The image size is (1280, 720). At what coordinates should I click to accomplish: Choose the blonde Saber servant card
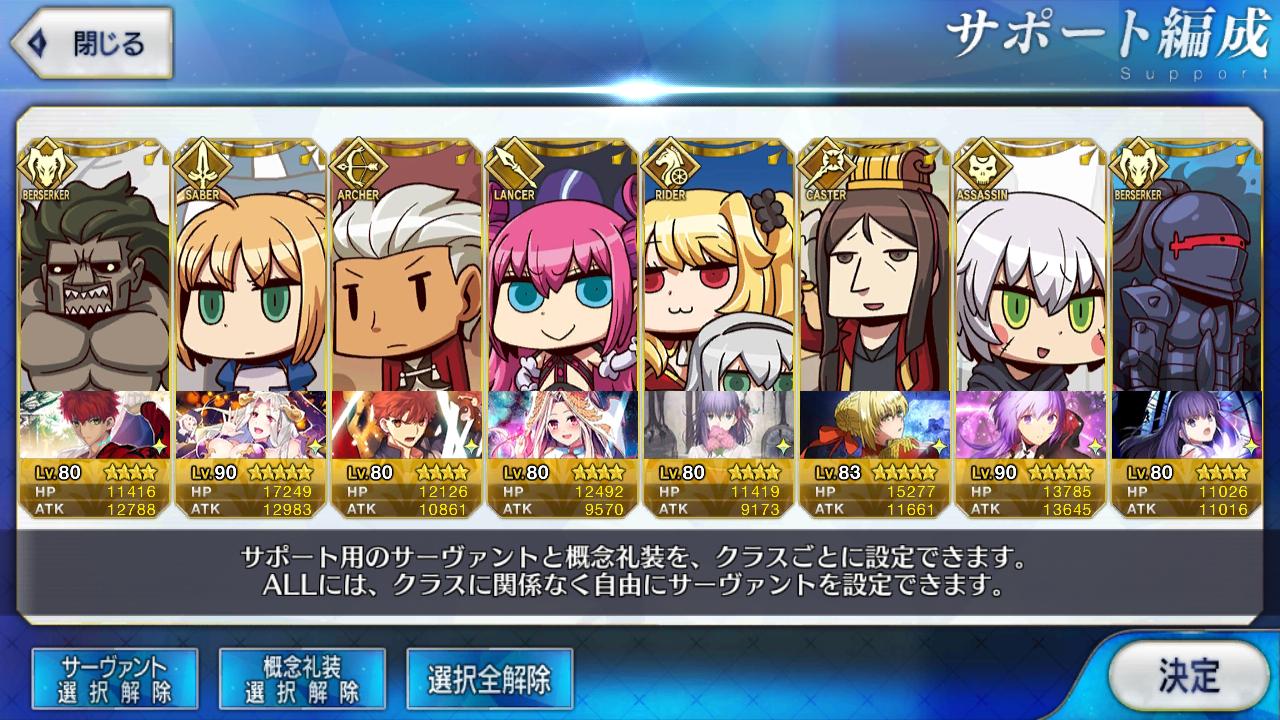(x=250, y=280)
